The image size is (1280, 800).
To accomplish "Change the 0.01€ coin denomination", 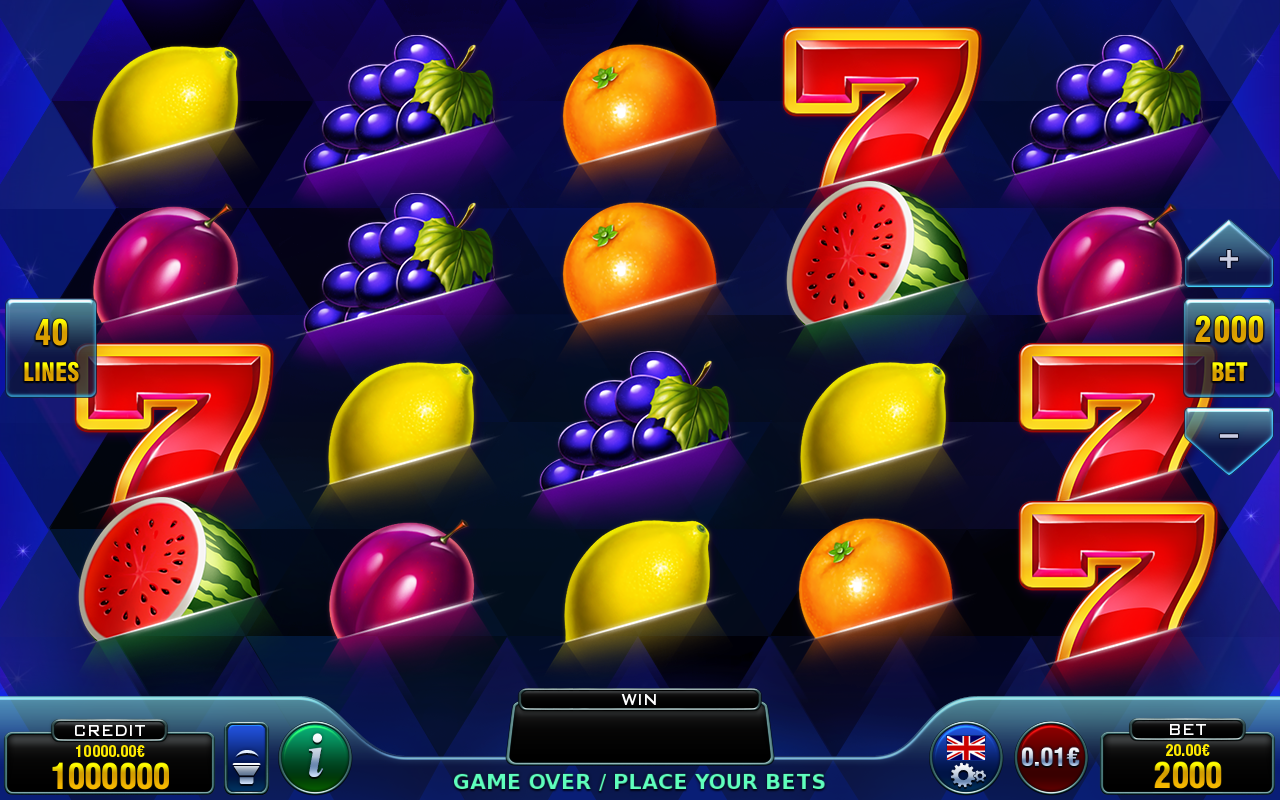I will [x=1051, y=758].
